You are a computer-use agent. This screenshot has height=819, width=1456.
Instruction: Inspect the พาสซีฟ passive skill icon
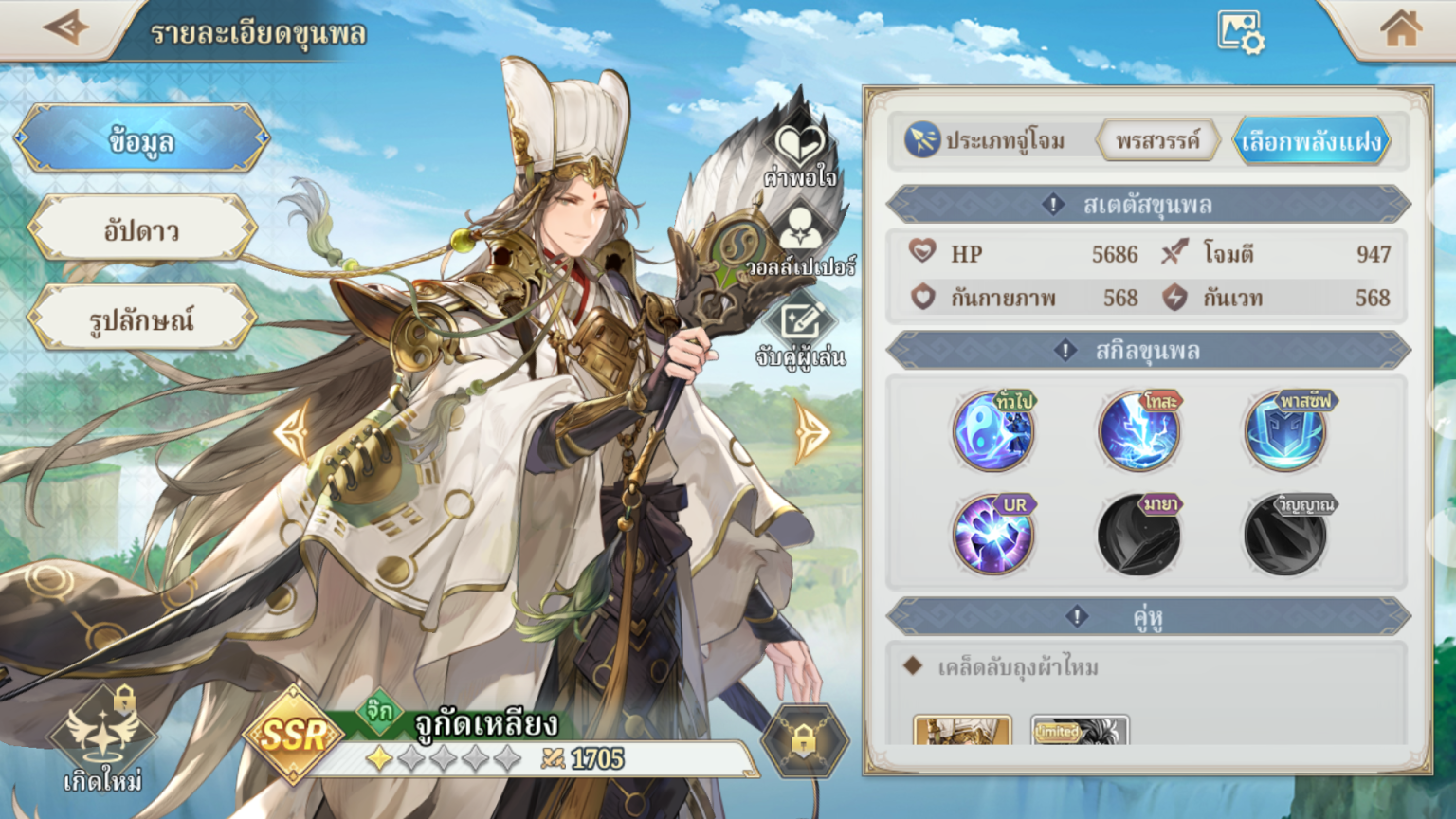1282,434
